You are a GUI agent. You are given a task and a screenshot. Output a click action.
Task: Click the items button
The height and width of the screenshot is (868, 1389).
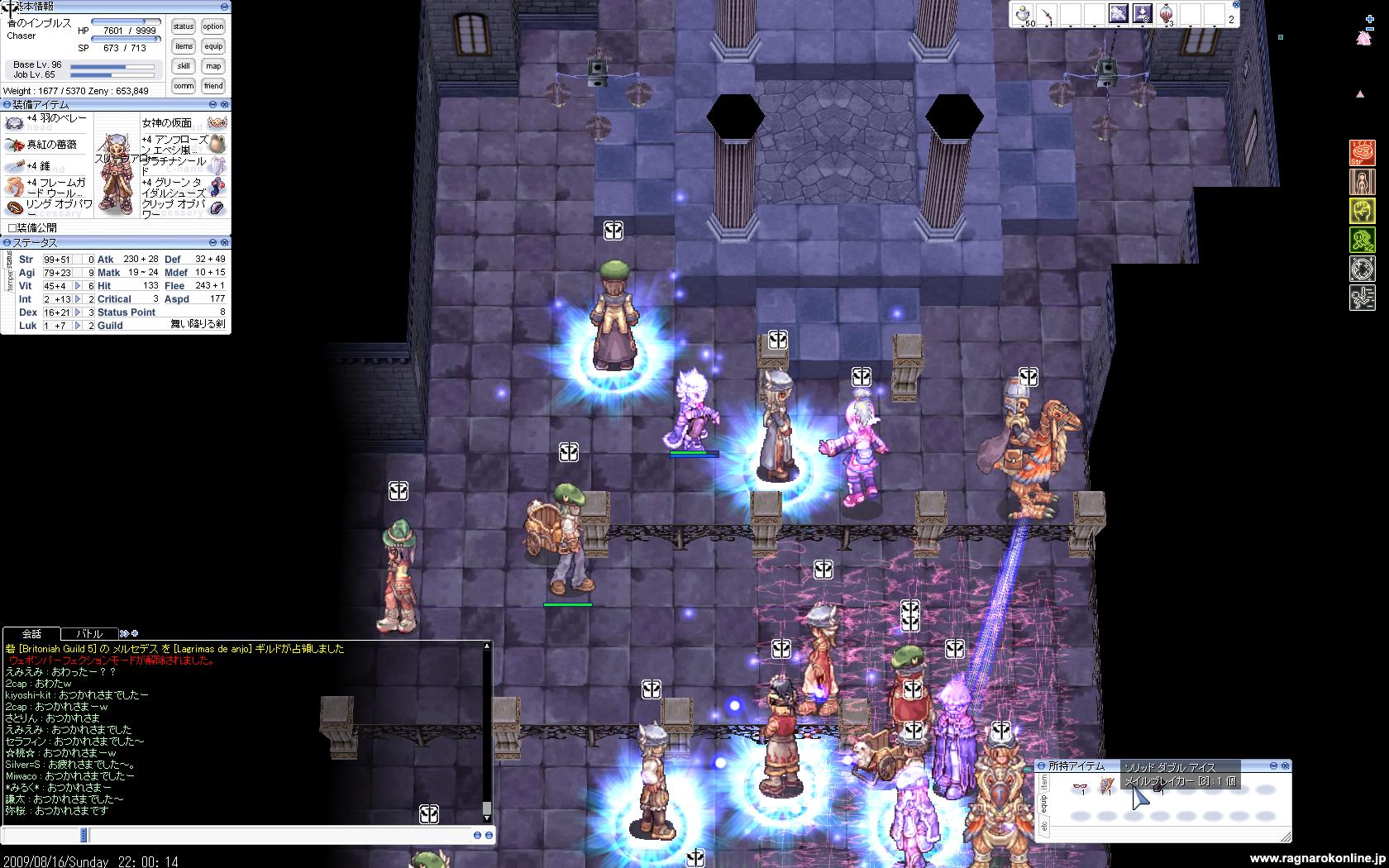(x=184, y=46)
